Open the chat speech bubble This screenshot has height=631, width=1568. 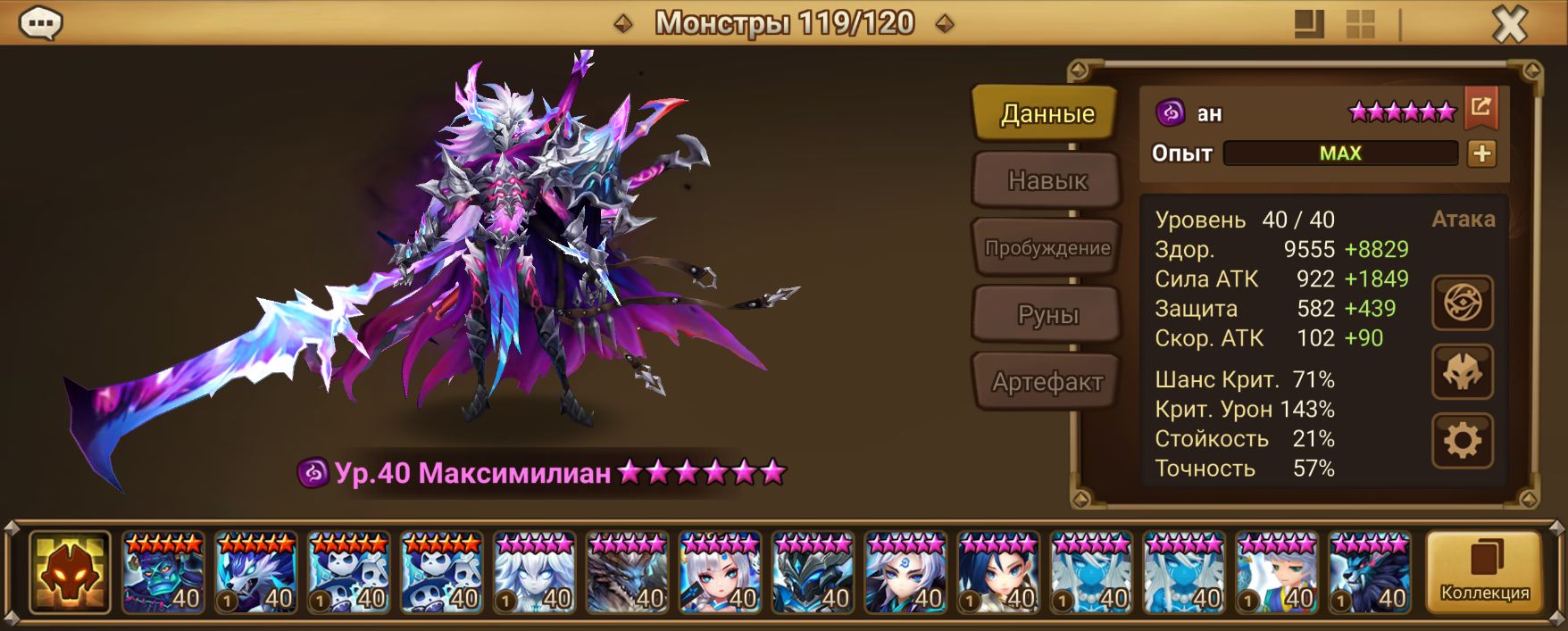(x=40, y=23)
